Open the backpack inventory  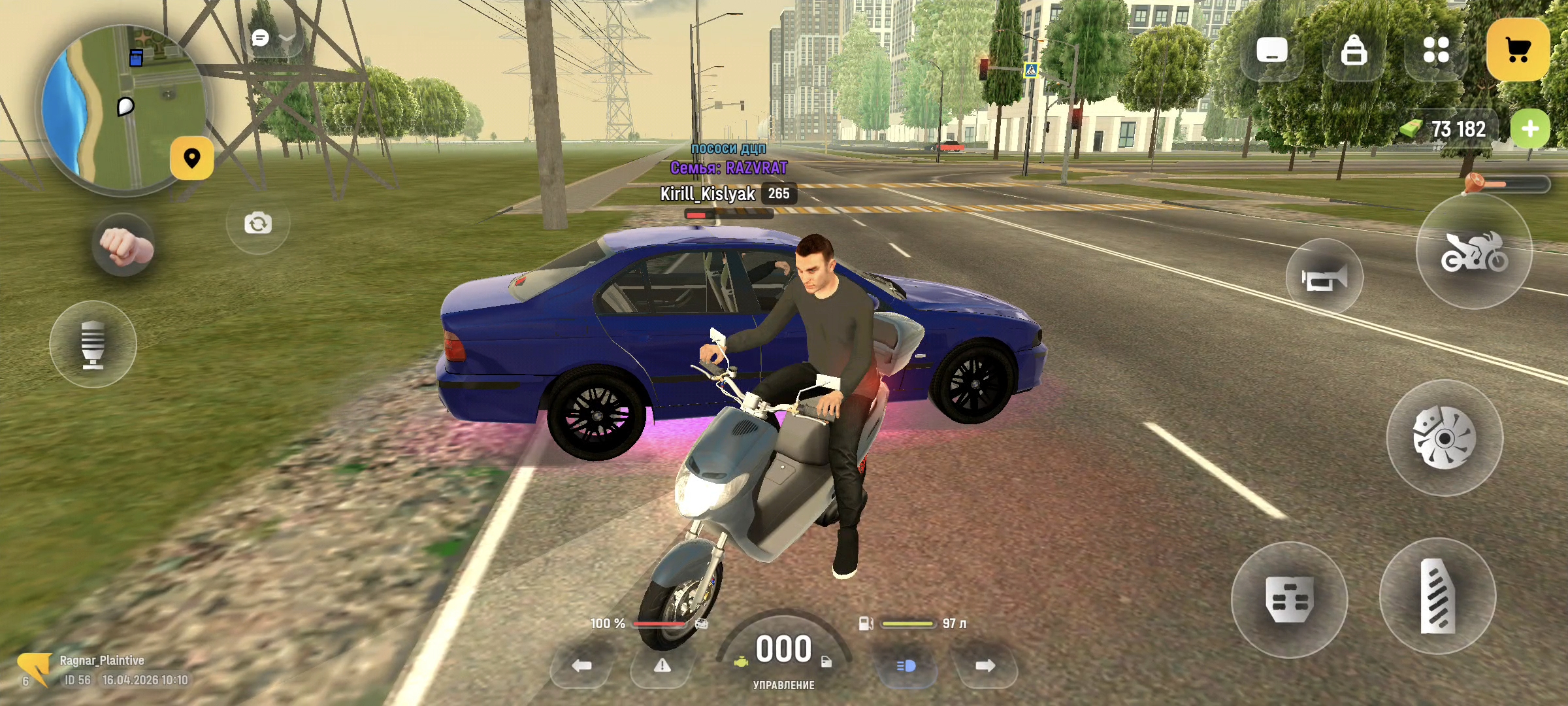[x=1353, y=50]
